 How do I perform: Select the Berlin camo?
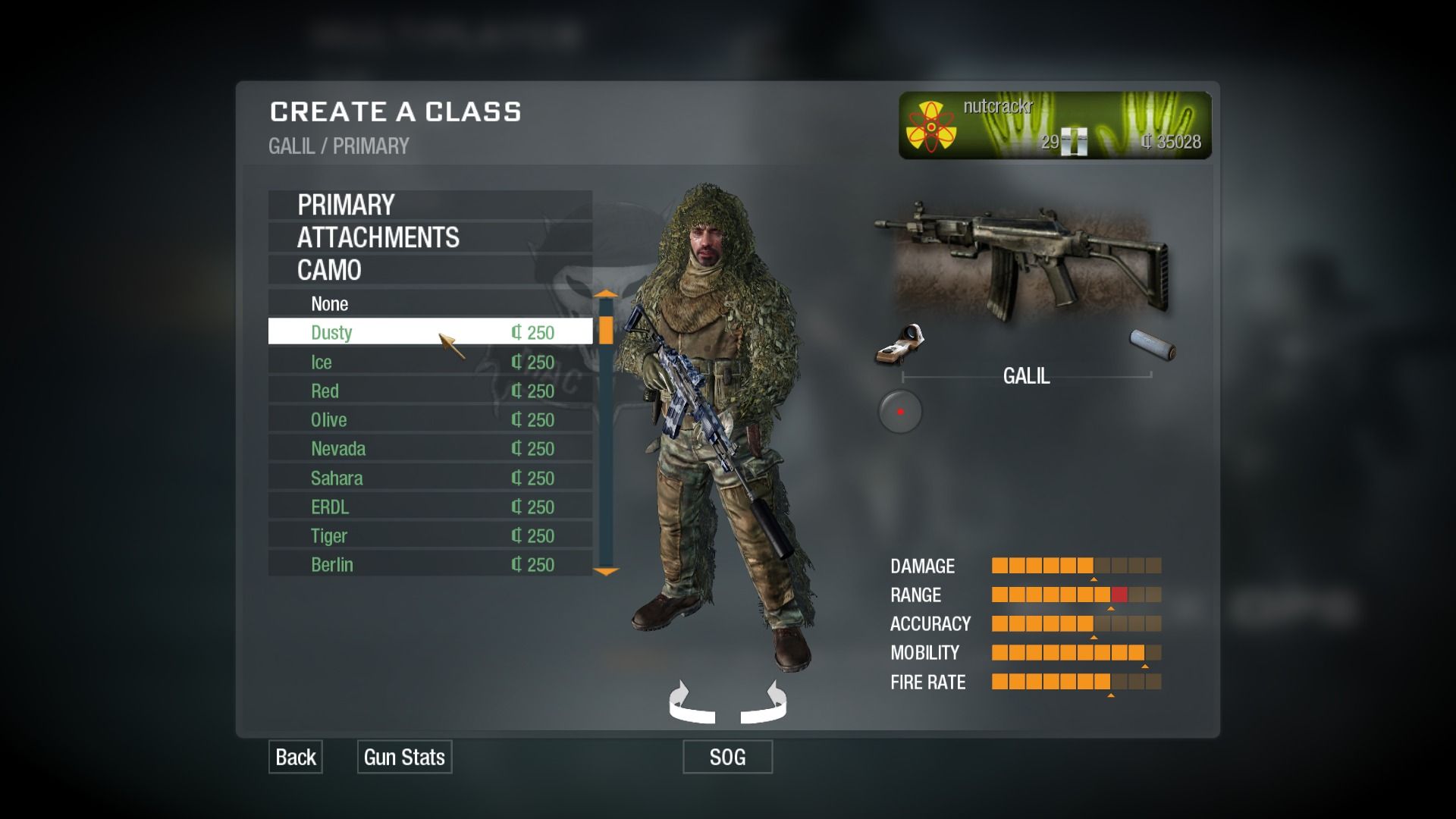(x=429, y=564)
